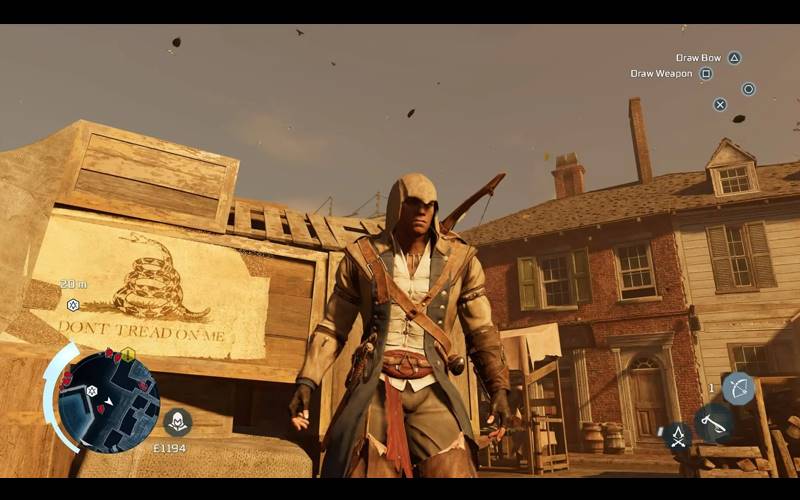The height and width of the screenshot is (500, 800).
Task: Select the 20 m waypoint marker
Action: pyautogui.click(x=72, y=305)
